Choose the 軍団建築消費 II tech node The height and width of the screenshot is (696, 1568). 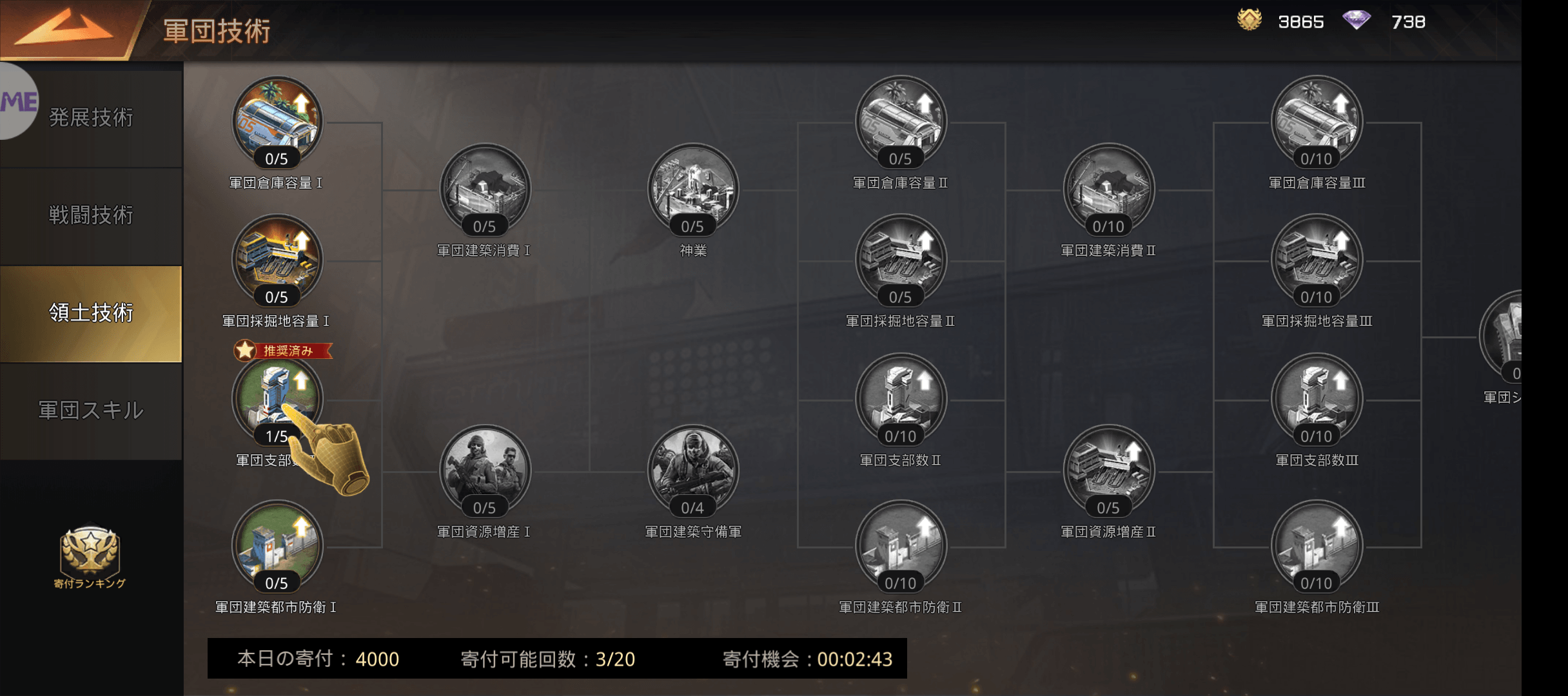1108,189
